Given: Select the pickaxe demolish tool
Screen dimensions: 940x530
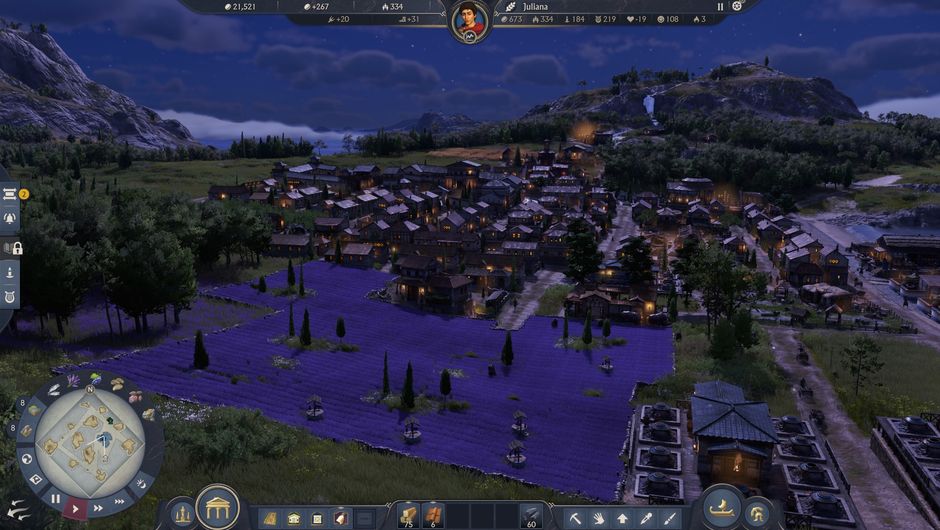Looking at the screenshot, I should click(576, 518).
